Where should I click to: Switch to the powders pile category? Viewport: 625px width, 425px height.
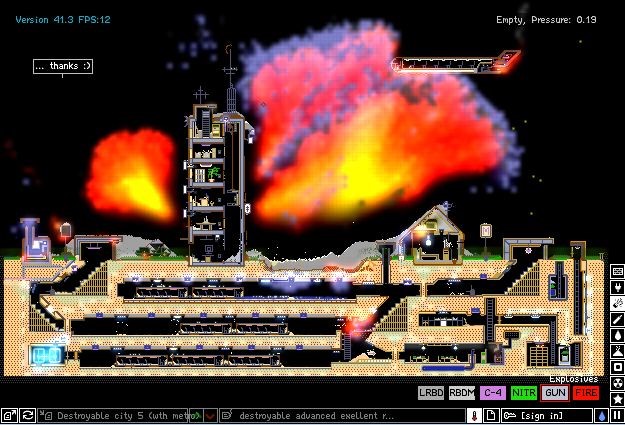click(617, 351)
